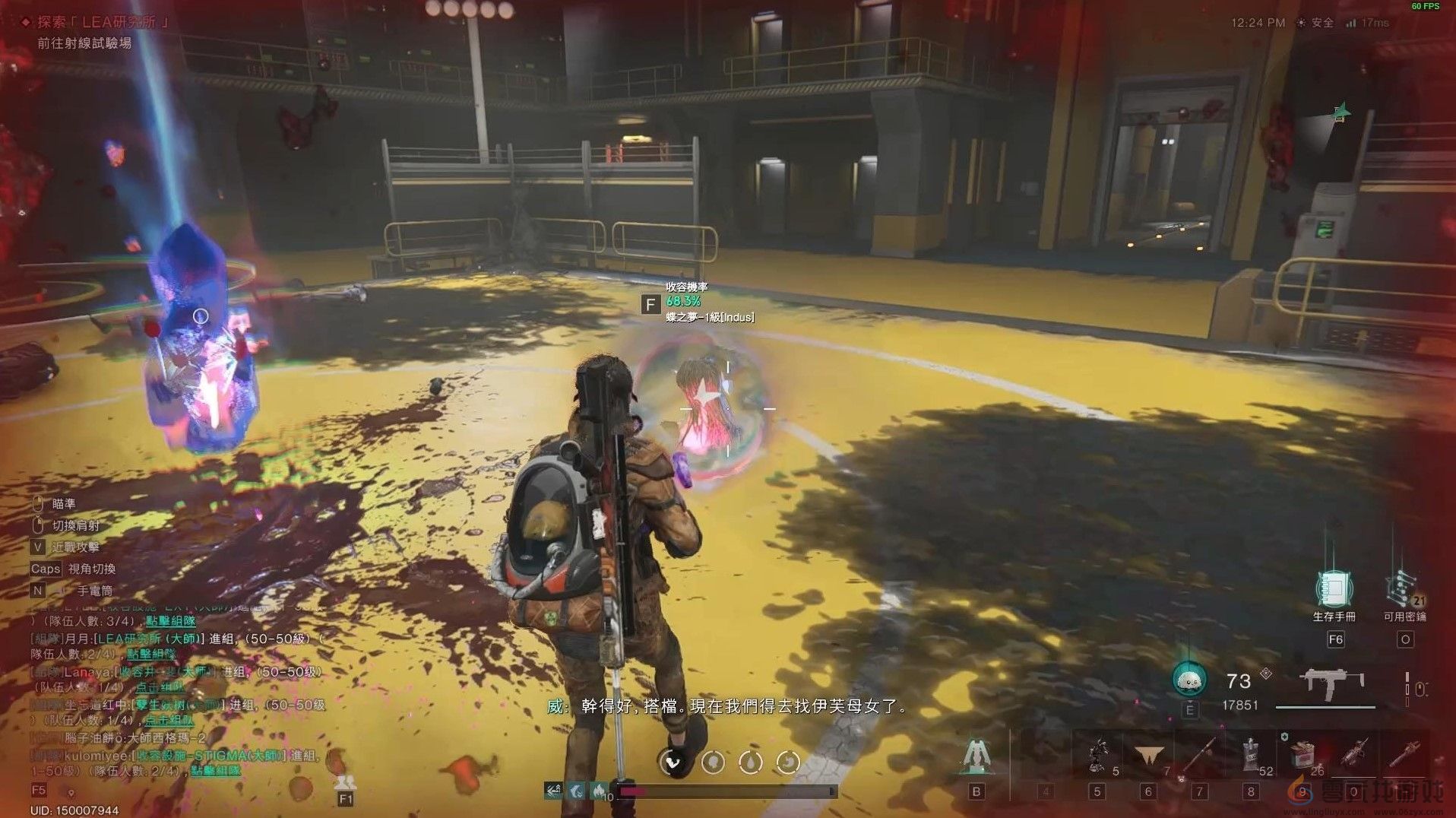The height and width of the screenshot is (818, 1456).
Task: Select the supply box with count 26
Action: click(x=1302, y=755)
